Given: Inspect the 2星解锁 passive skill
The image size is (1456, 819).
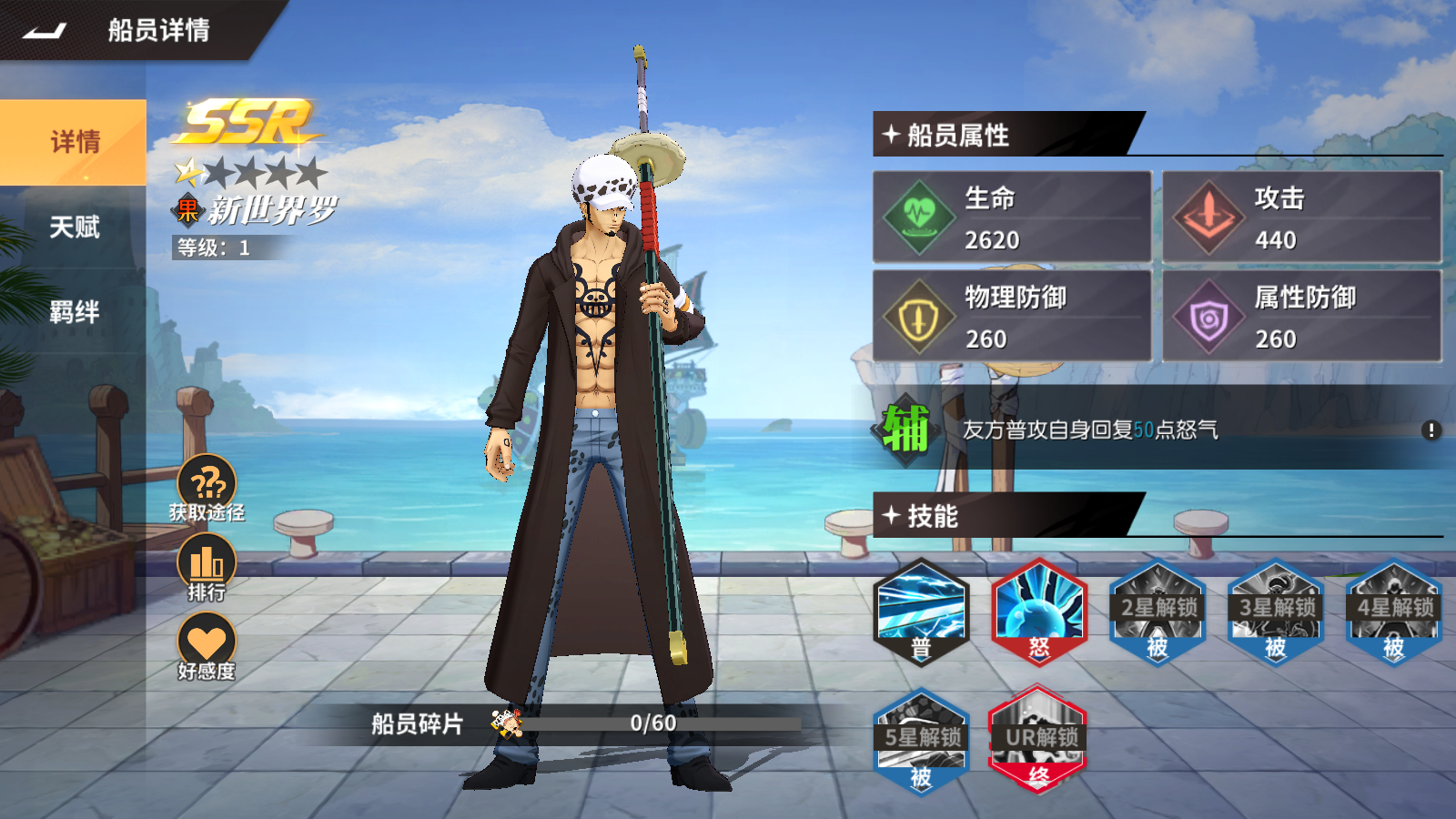Looking at the screenshot, I should pyautogui.click(x=1158, y=612).
